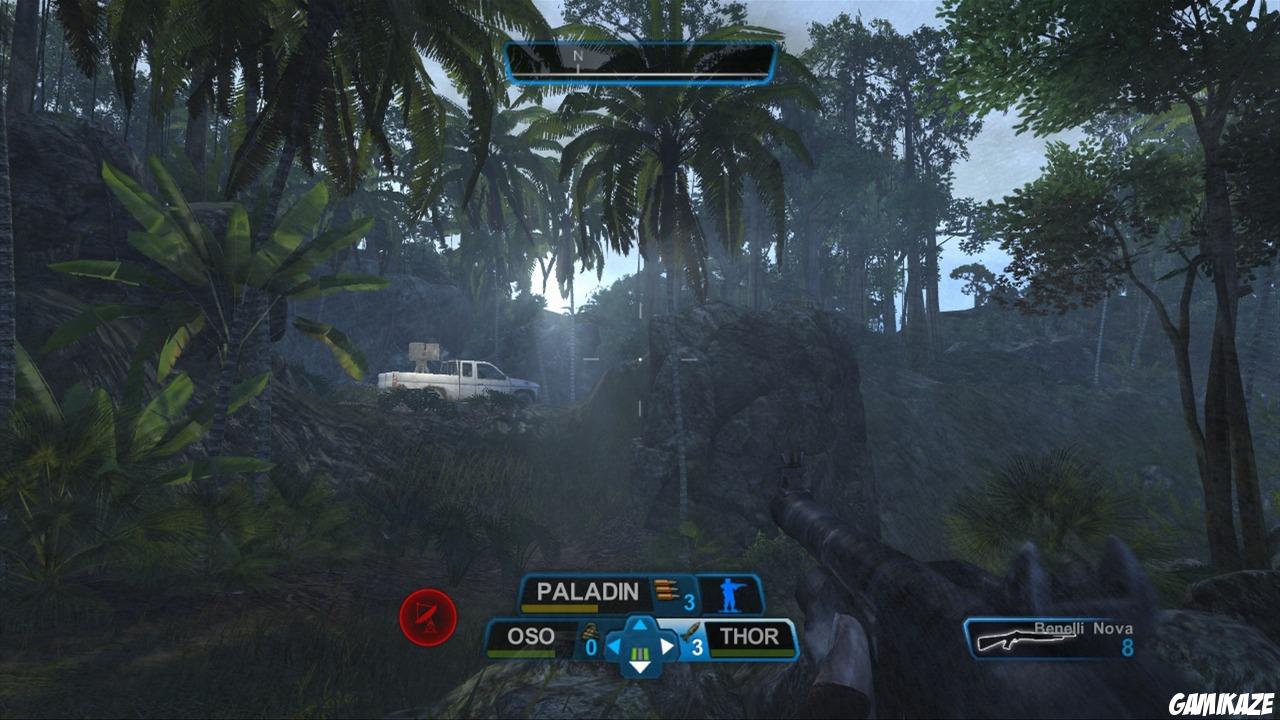The image size is (1280, 720).
Task: Click the grenade icon next to OSO
Action: pyautogui.click(x=589, y=632)
